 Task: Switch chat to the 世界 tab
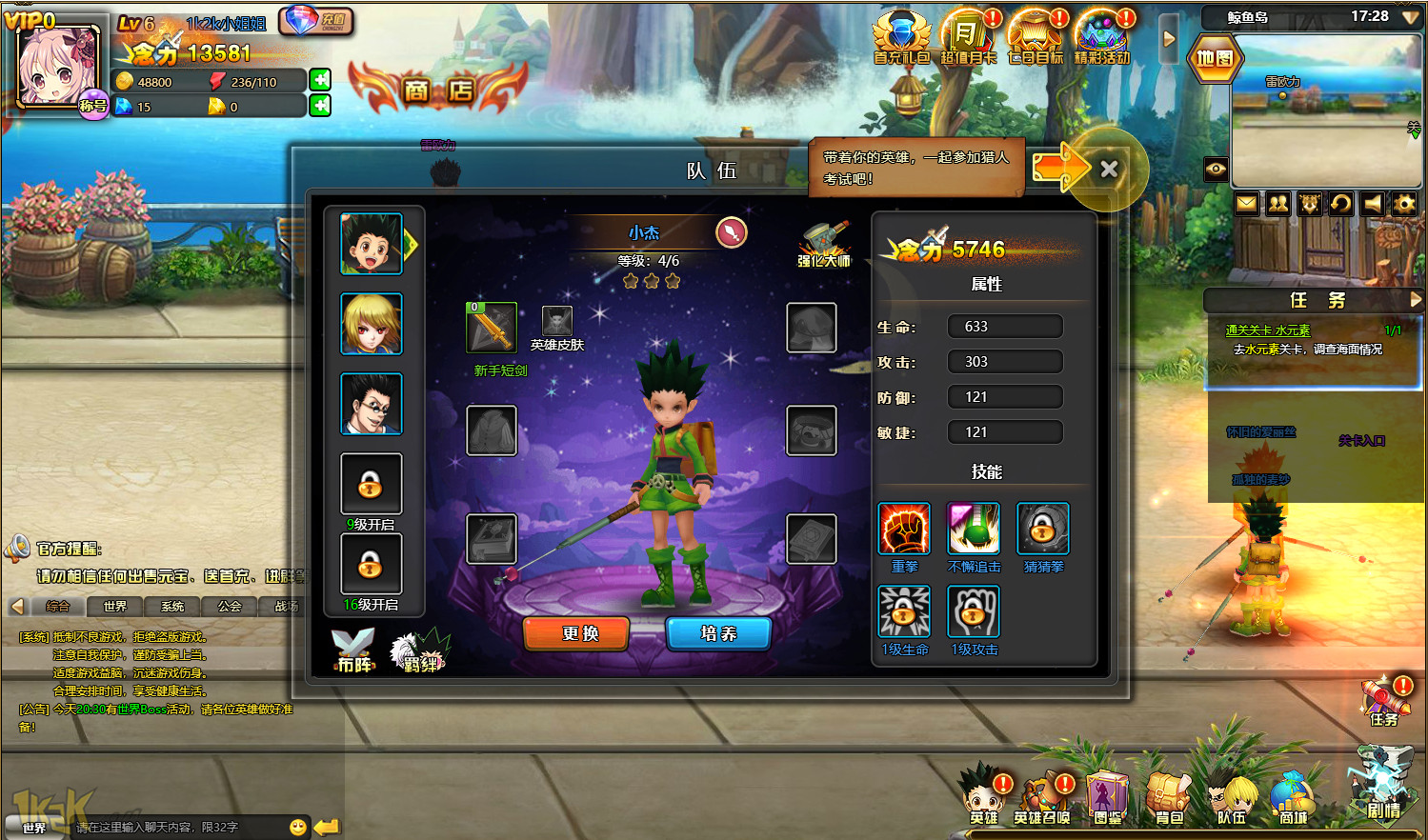(114, 606)
